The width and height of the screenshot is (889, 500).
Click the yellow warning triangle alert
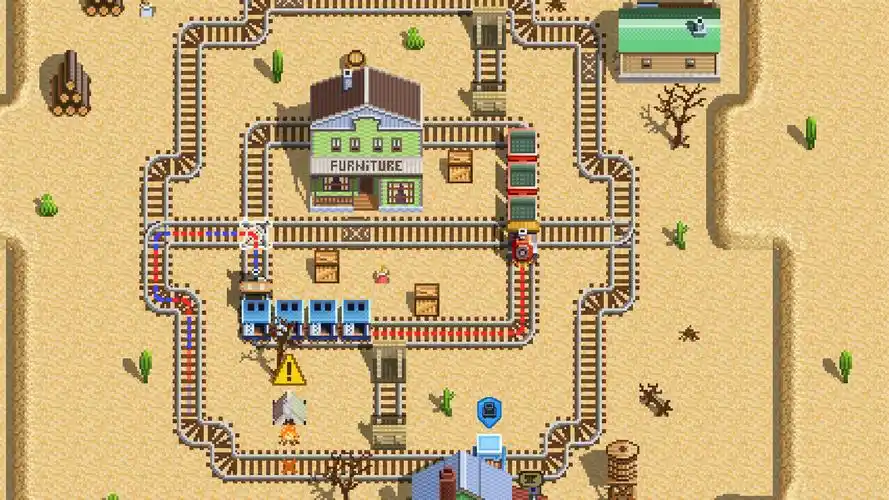(289, 370)
